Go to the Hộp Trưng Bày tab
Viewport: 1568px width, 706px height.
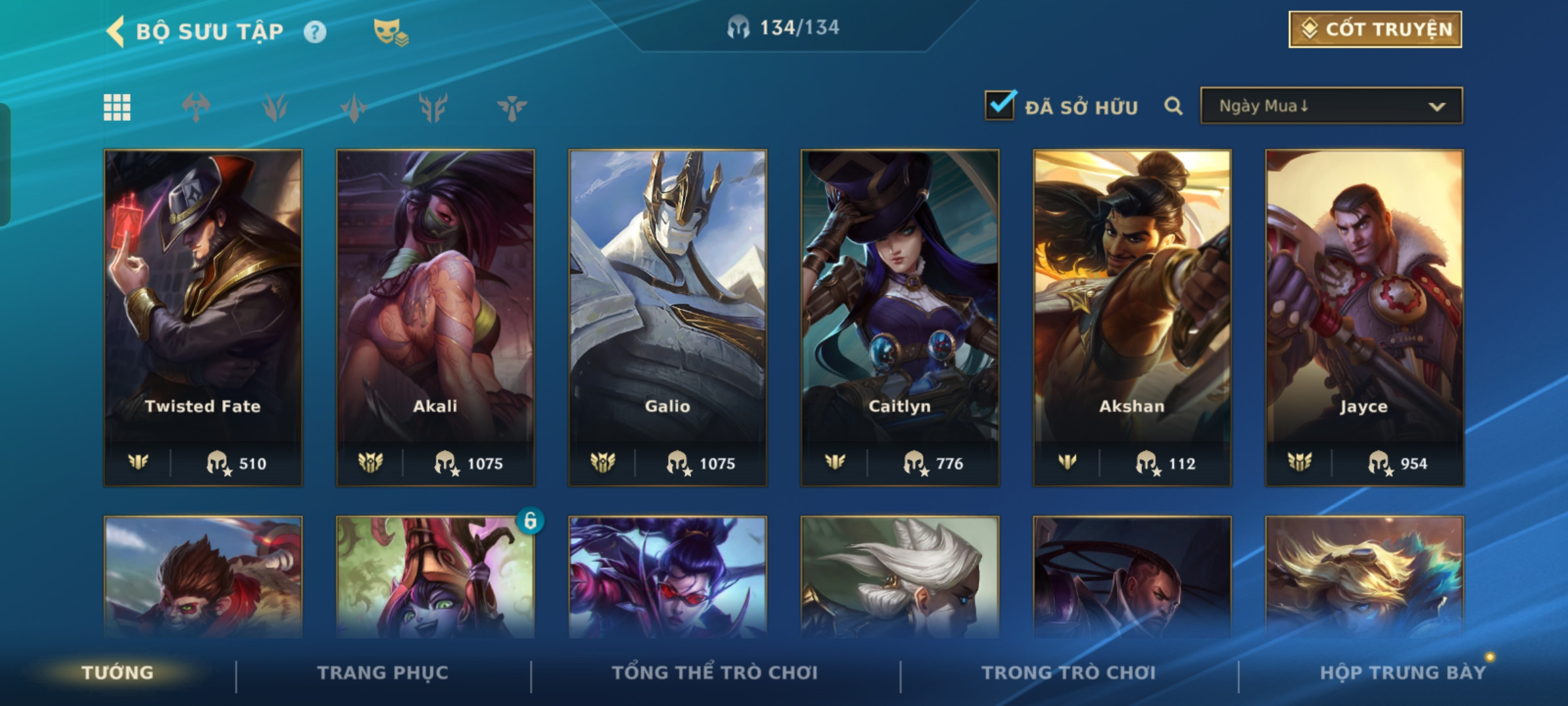pyautogui.click(x=1403, y=673)
